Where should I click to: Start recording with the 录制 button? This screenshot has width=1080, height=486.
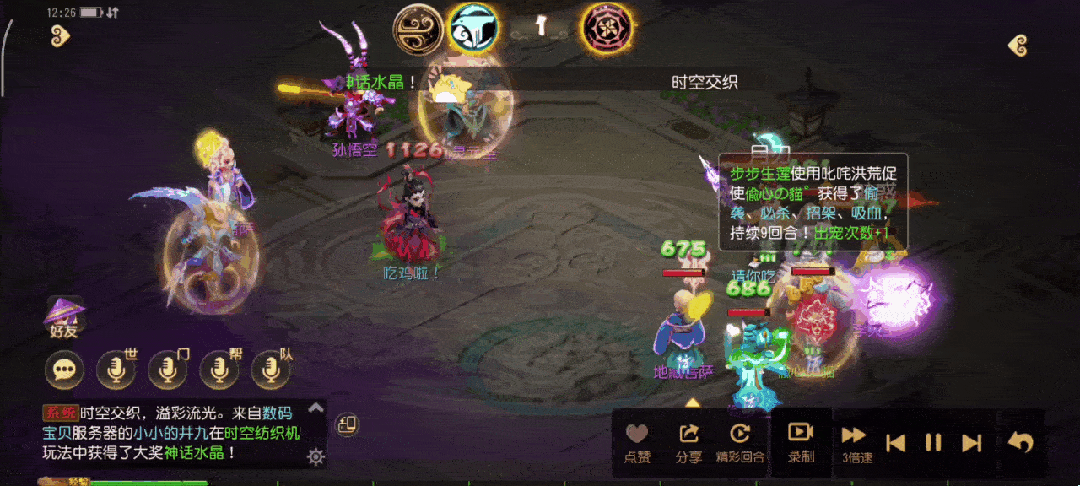(x=800, y=441)
